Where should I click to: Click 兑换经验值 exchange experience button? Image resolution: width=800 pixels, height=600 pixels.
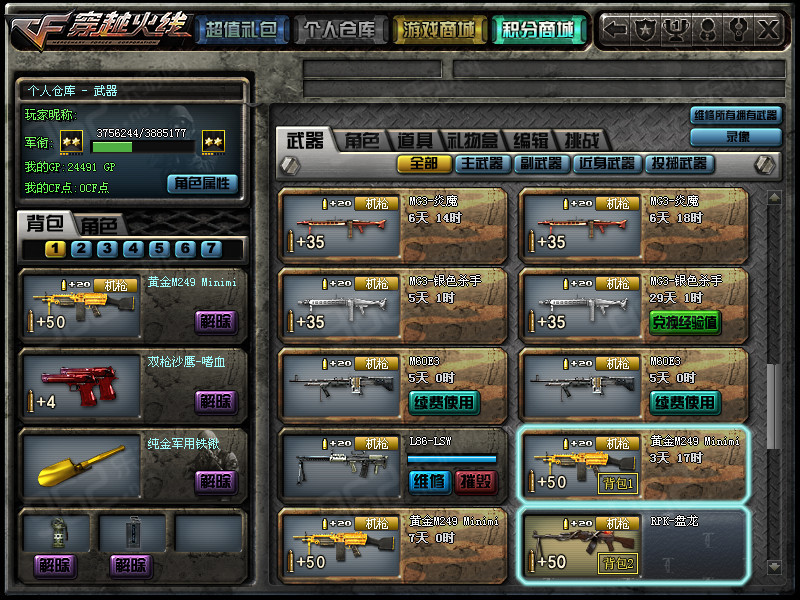(x=685, y=322)
